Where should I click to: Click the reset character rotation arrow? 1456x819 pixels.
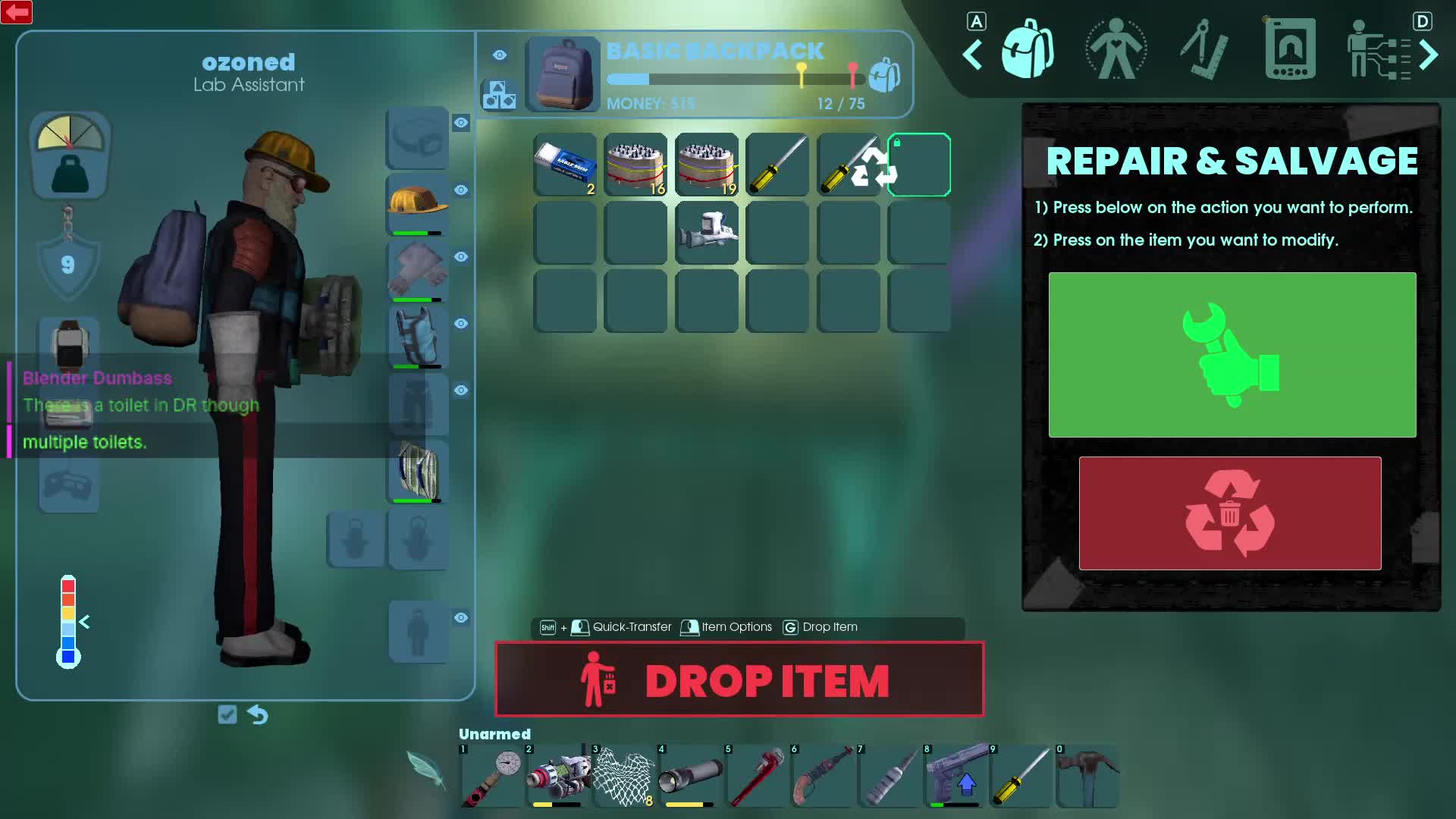pyautogui.click(x=258, y=714)
